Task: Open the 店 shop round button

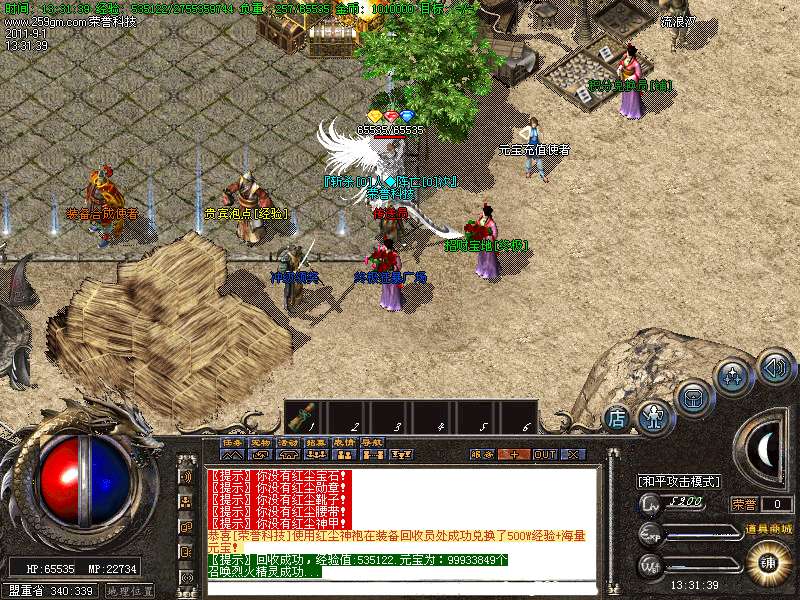Action: click(x=617, y=416)
